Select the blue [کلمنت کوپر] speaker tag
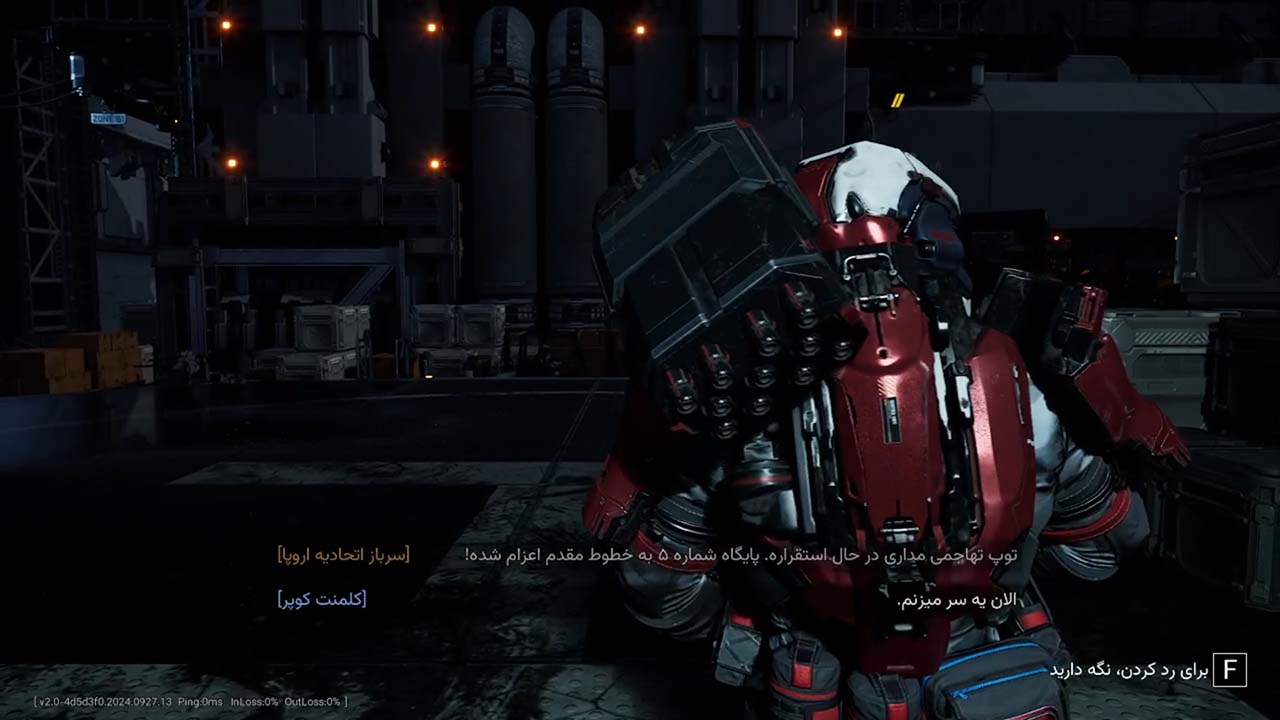Screen dimensions: 1280x720 click(x=321, y=600)
